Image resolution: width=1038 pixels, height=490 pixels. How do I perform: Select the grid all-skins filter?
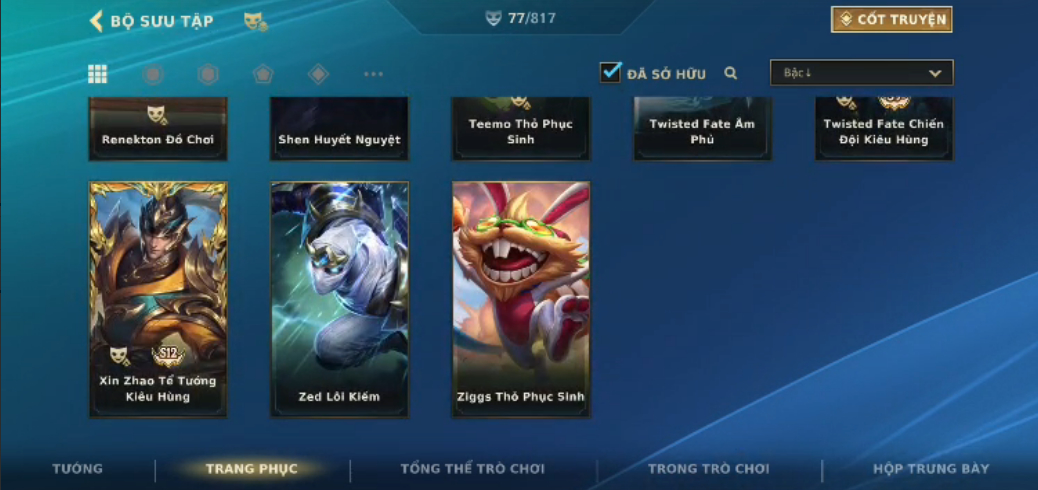tap(98, 74)
